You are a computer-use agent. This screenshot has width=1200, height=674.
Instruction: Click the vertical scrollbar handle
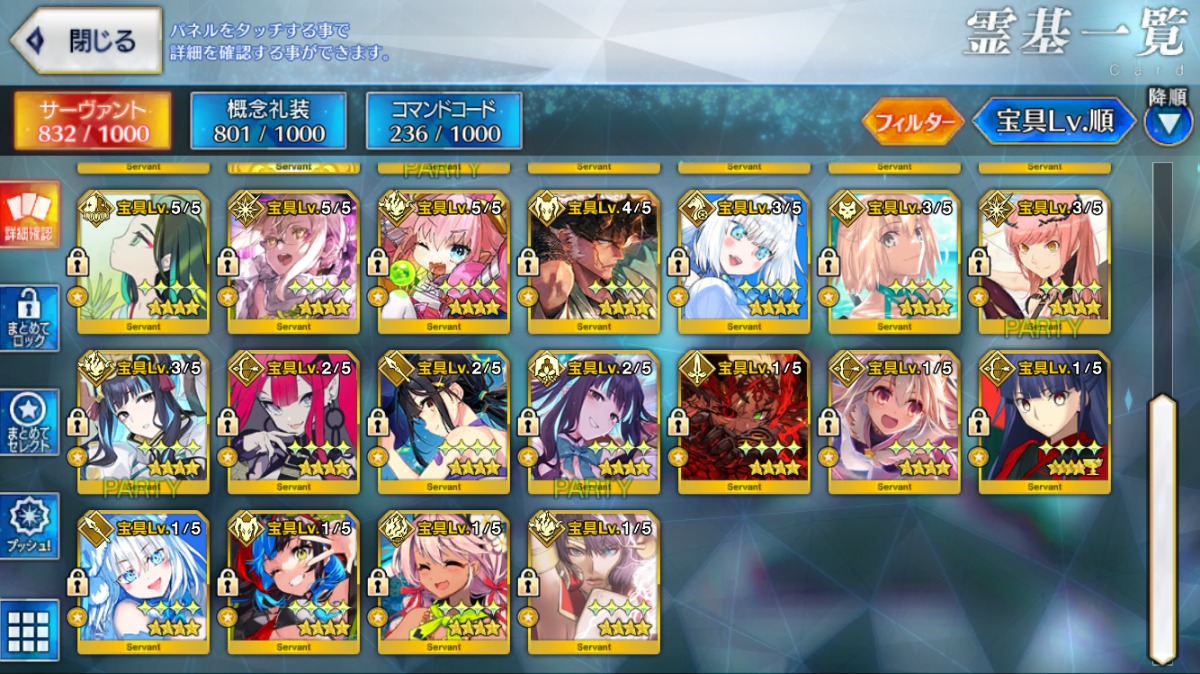1161,528
